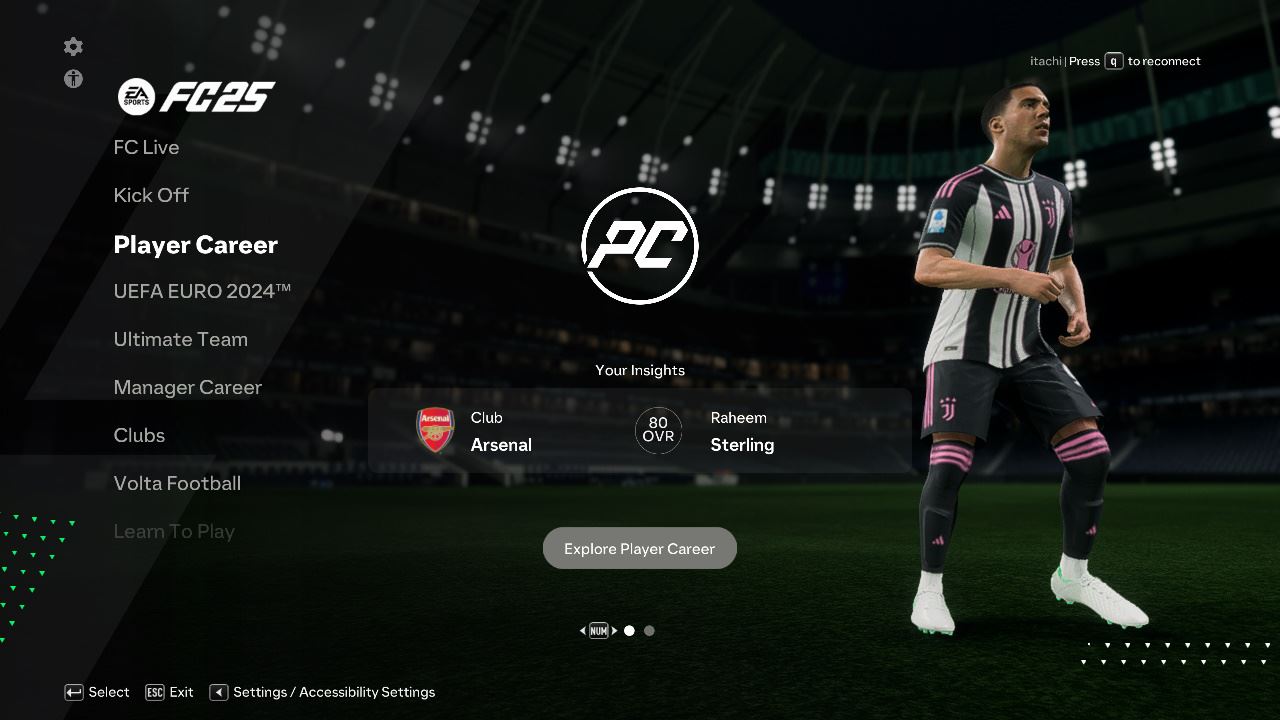Open the Clubs menu entry
The height and width of the screenshot is (720, 1280).
(x=139, y=435)
